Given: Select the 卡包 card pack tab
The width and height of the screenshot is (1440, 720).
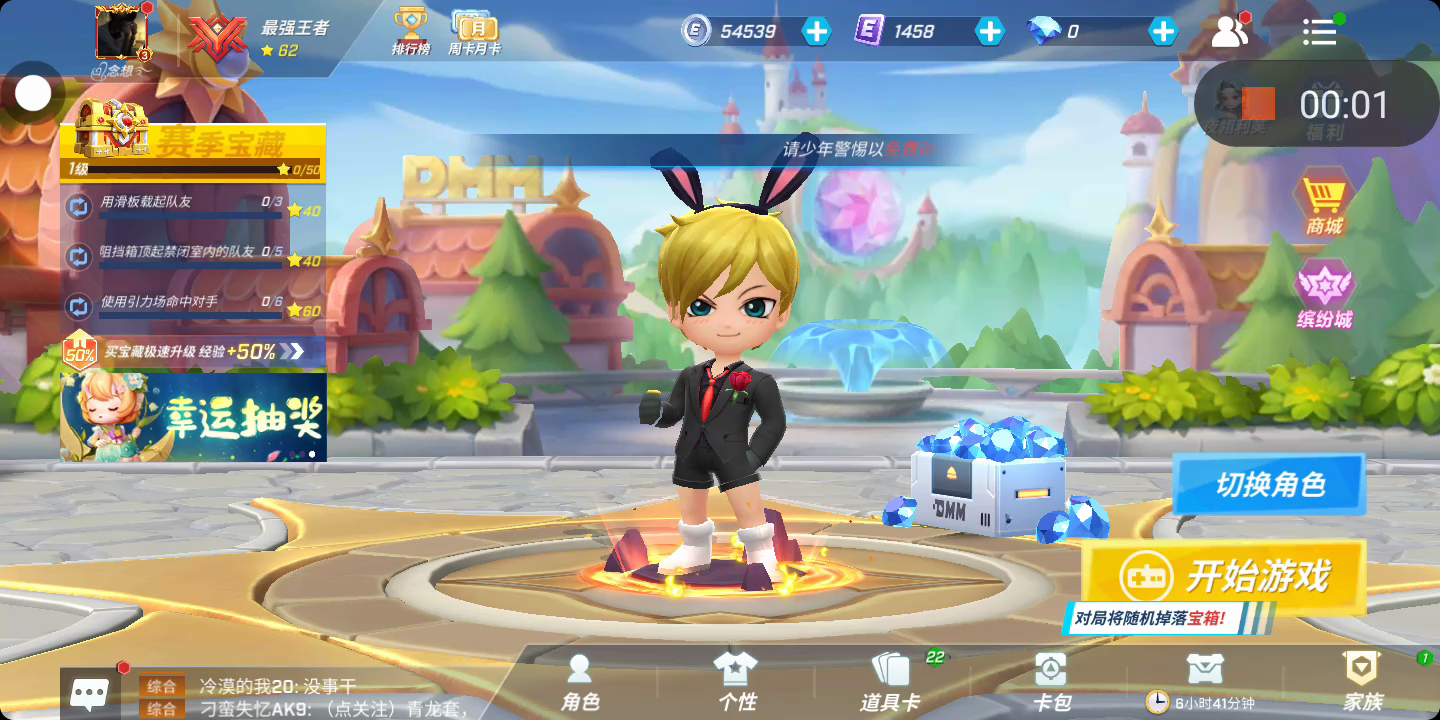Looking at the screenshot, I should tap(1050, 684).
